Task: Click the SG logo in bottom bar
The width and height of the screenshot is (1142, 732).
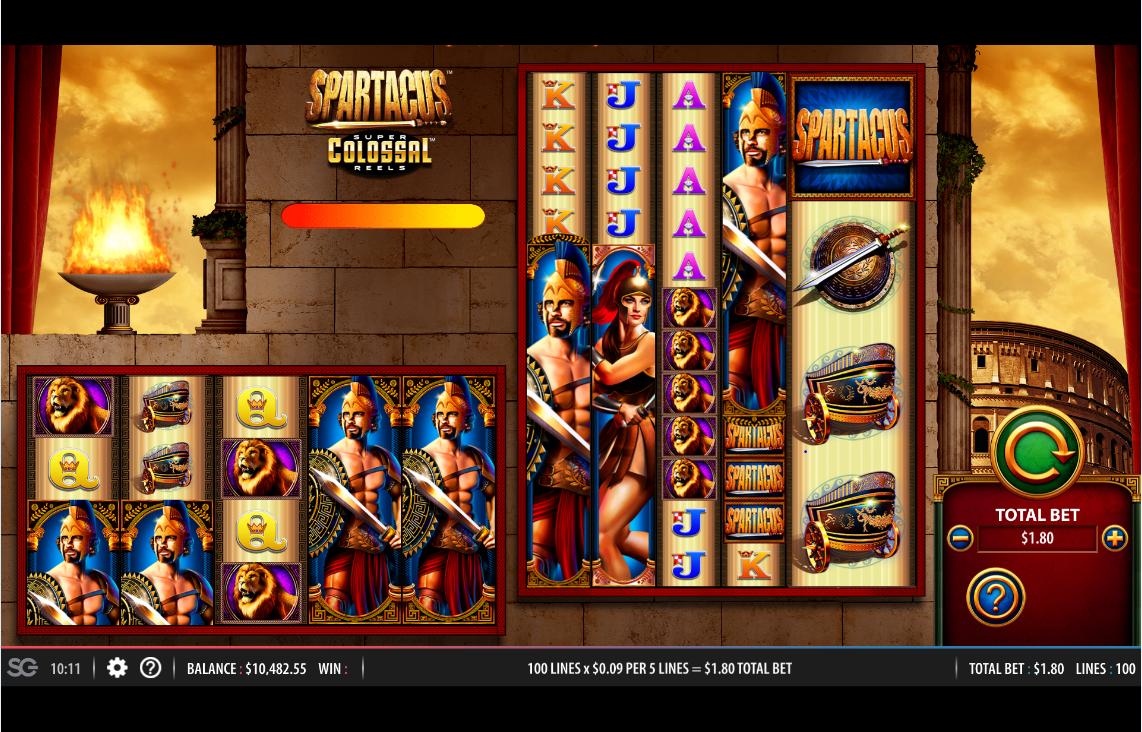Action: coord(22,668)
